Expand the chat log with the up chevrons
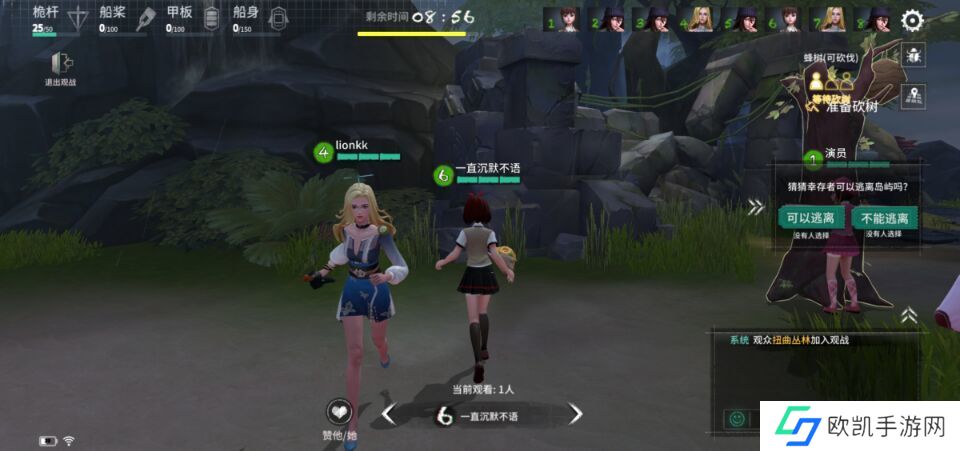The width and height of the screenshot is (960, 451). point(909,315)
